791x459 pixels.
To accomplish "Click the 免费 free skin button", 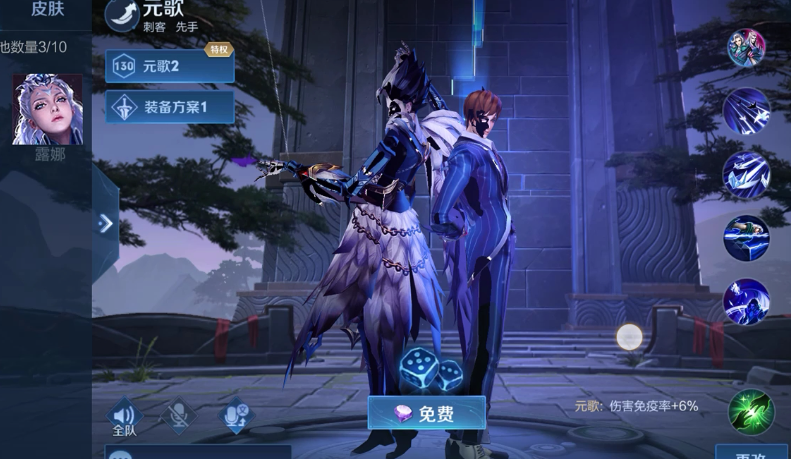I will tap(426, 413).
